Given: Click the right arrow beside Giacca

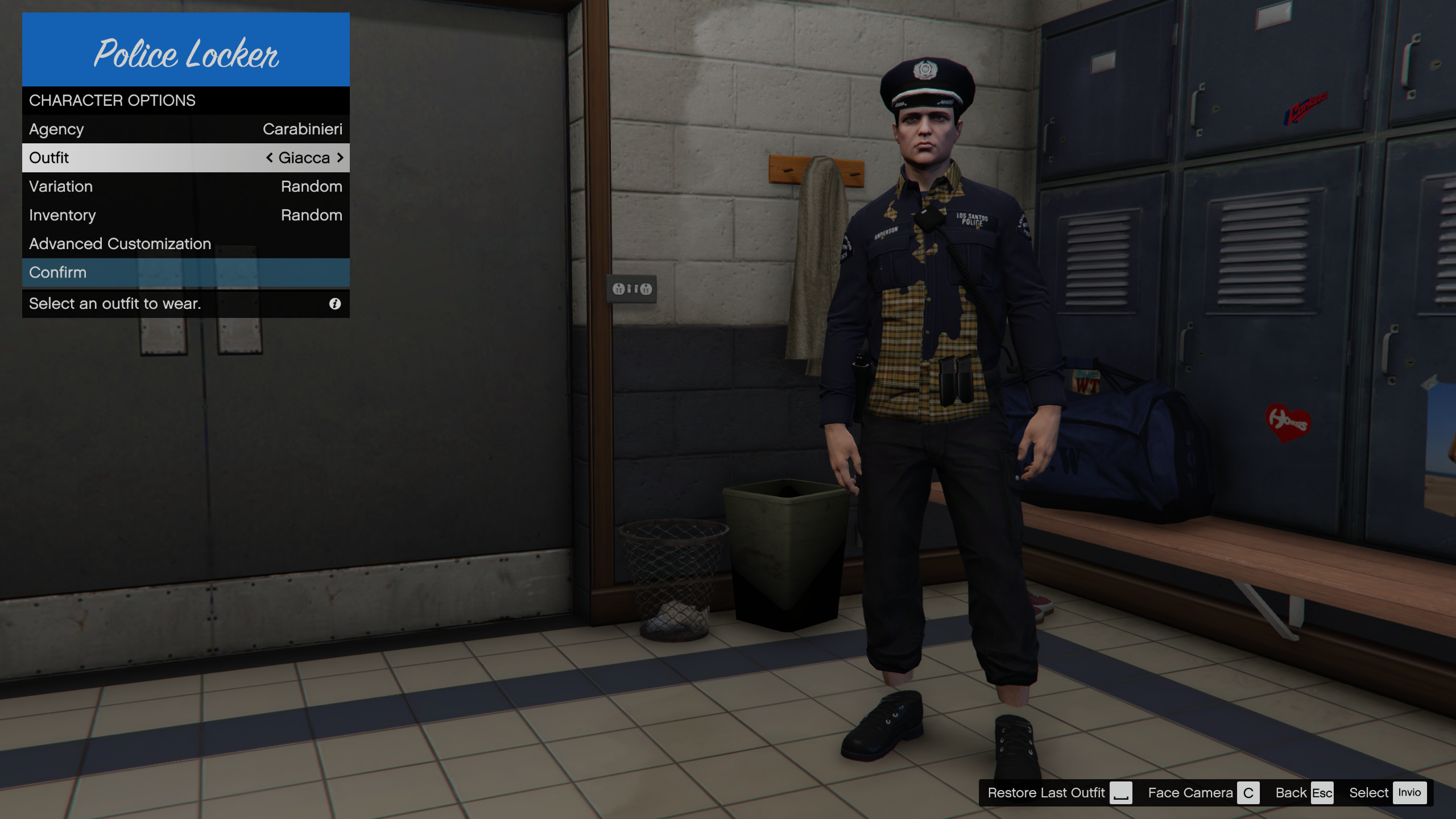Looking at the screenshot, I should (x=340, y=158).
